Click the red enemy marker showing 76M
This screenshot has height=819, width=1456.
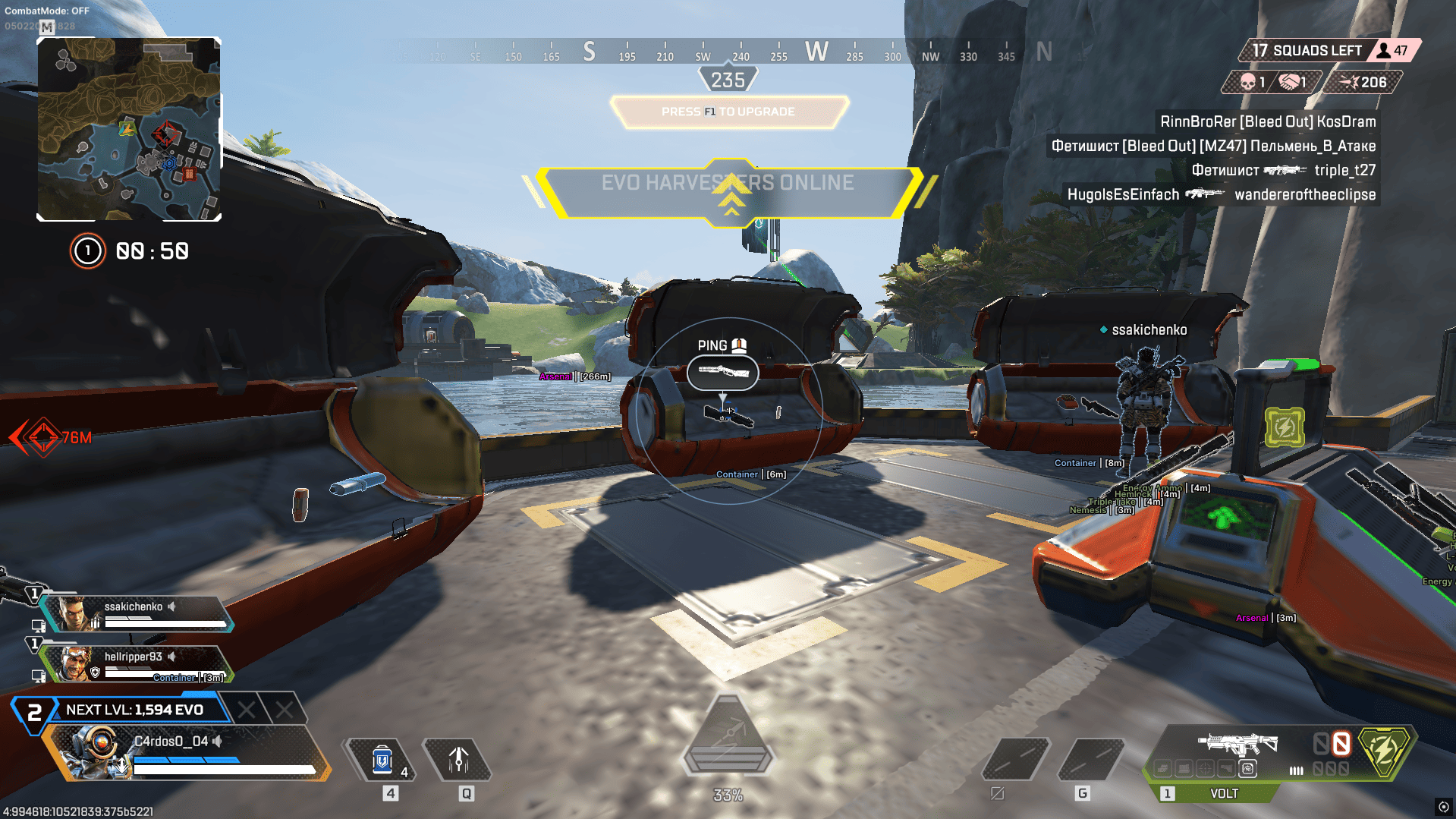[x=43, y=437]
